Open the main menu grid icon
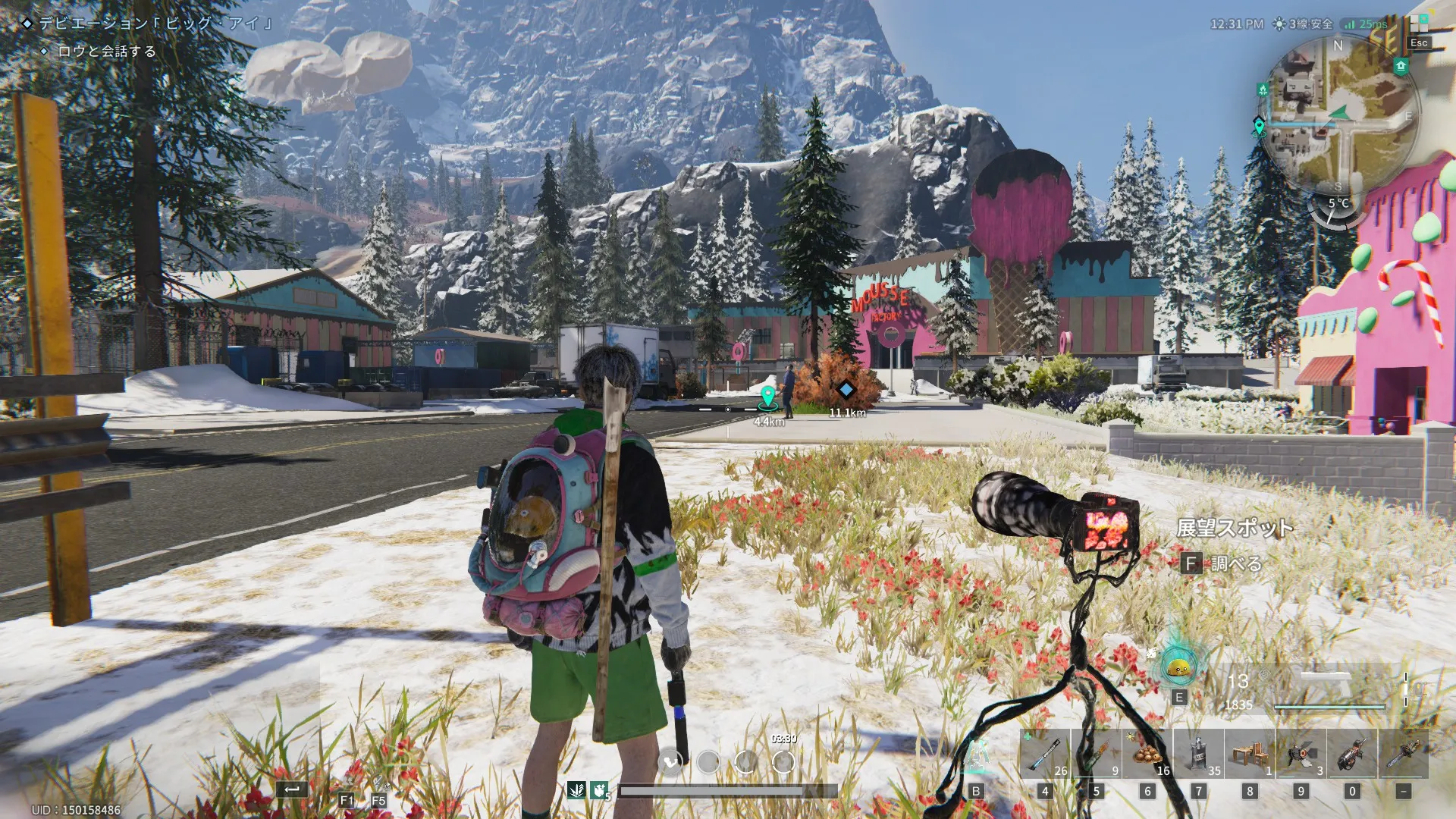 pyautogui.click(x=1419, y=24)
